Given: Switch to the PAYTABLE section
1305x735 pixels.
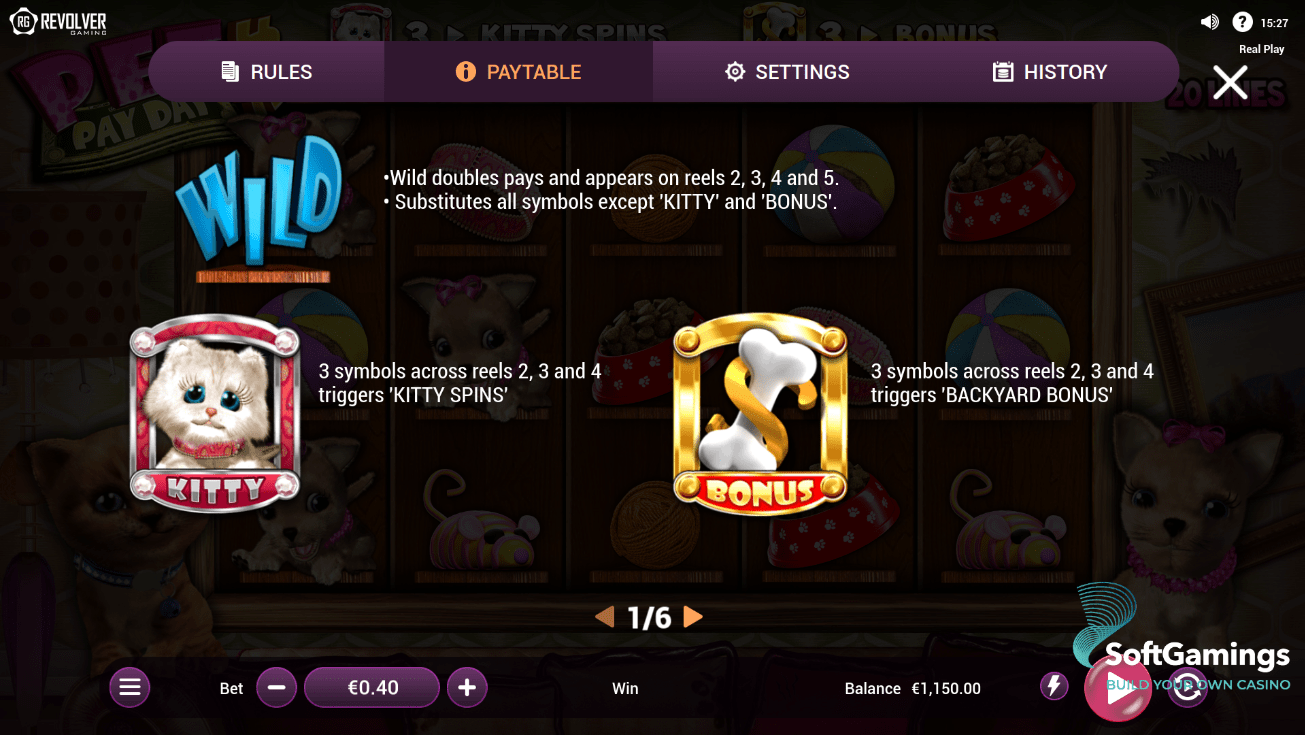Looking at the screenshot, I should (x=517, y=71).
